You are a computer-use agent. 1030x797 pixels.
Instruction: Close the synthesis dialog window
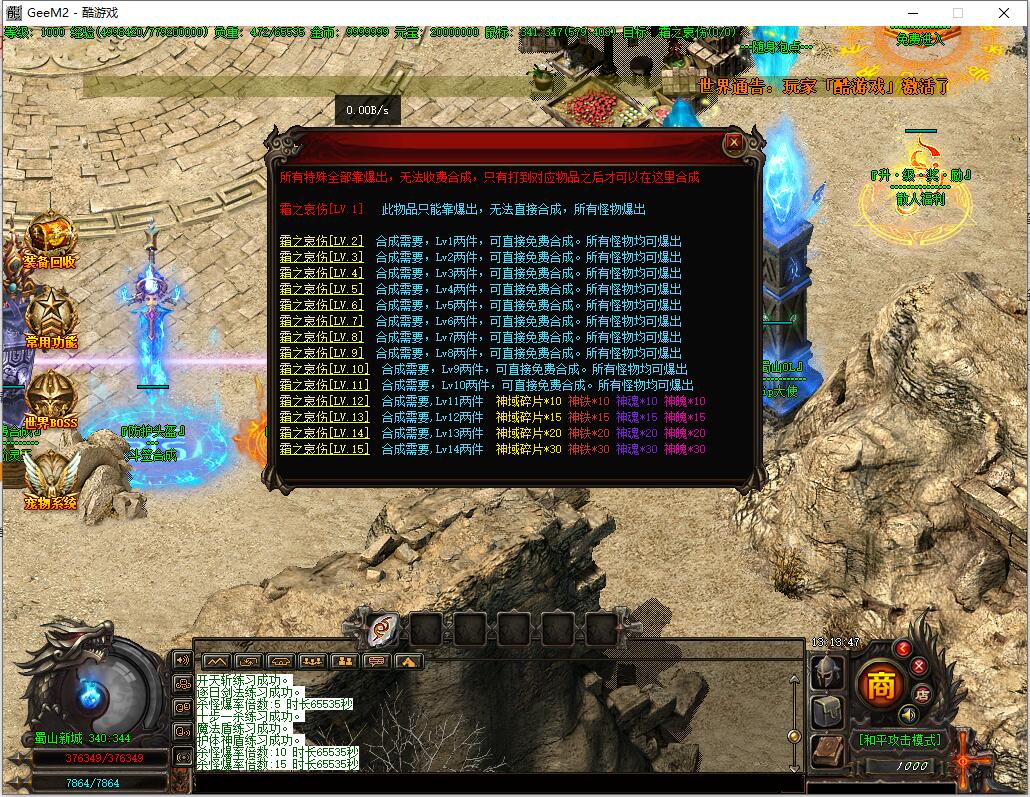[x=734, y=143]
